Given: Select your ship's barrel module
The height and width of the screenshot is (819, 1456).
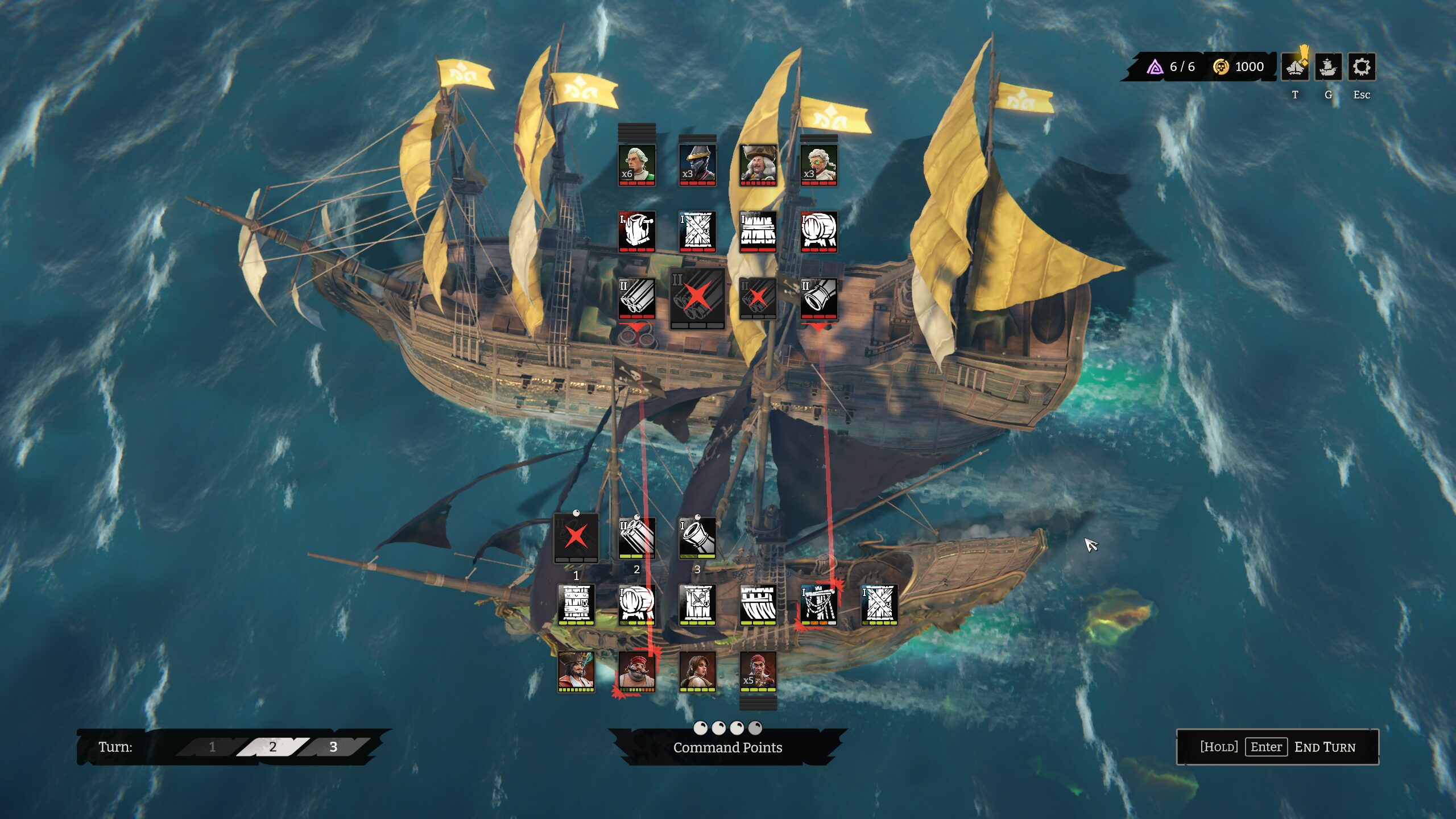Looking at the screenshot, I should (x=636, y=604).
